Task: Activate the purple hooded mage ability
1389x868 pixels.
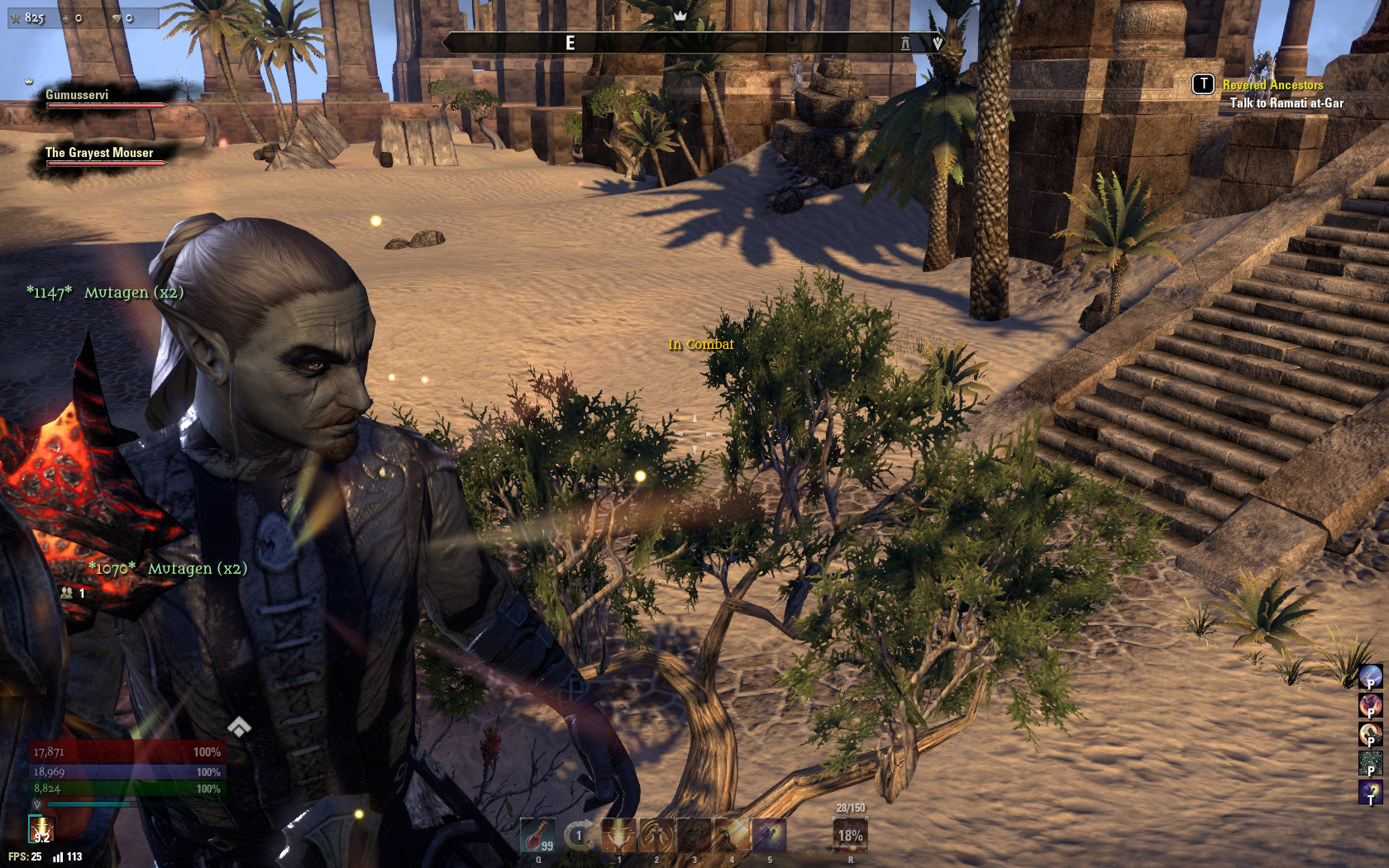Action: pos(770,835)
